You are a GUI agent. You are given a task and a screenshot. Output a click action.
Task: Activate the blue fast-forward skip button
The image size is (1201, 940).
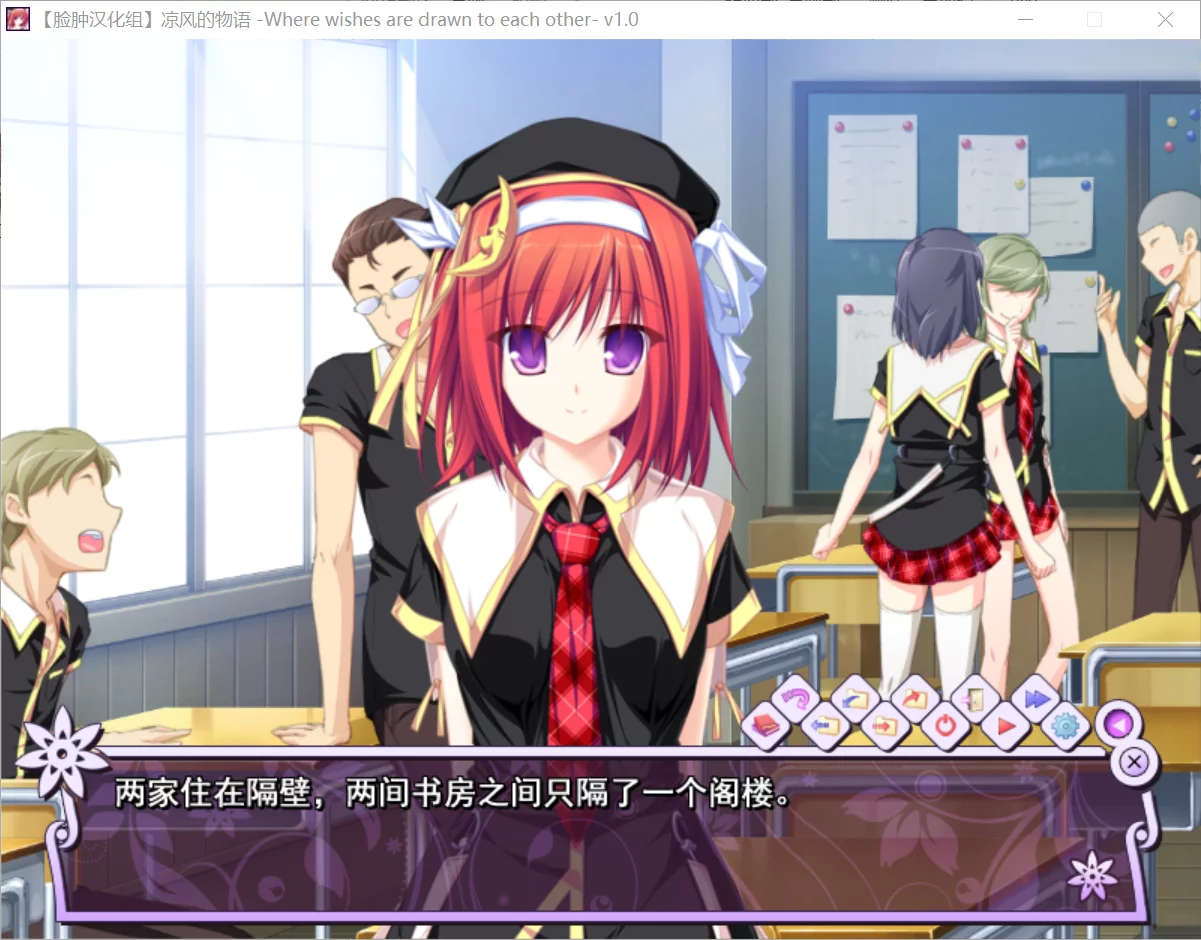pos(1035,699)
